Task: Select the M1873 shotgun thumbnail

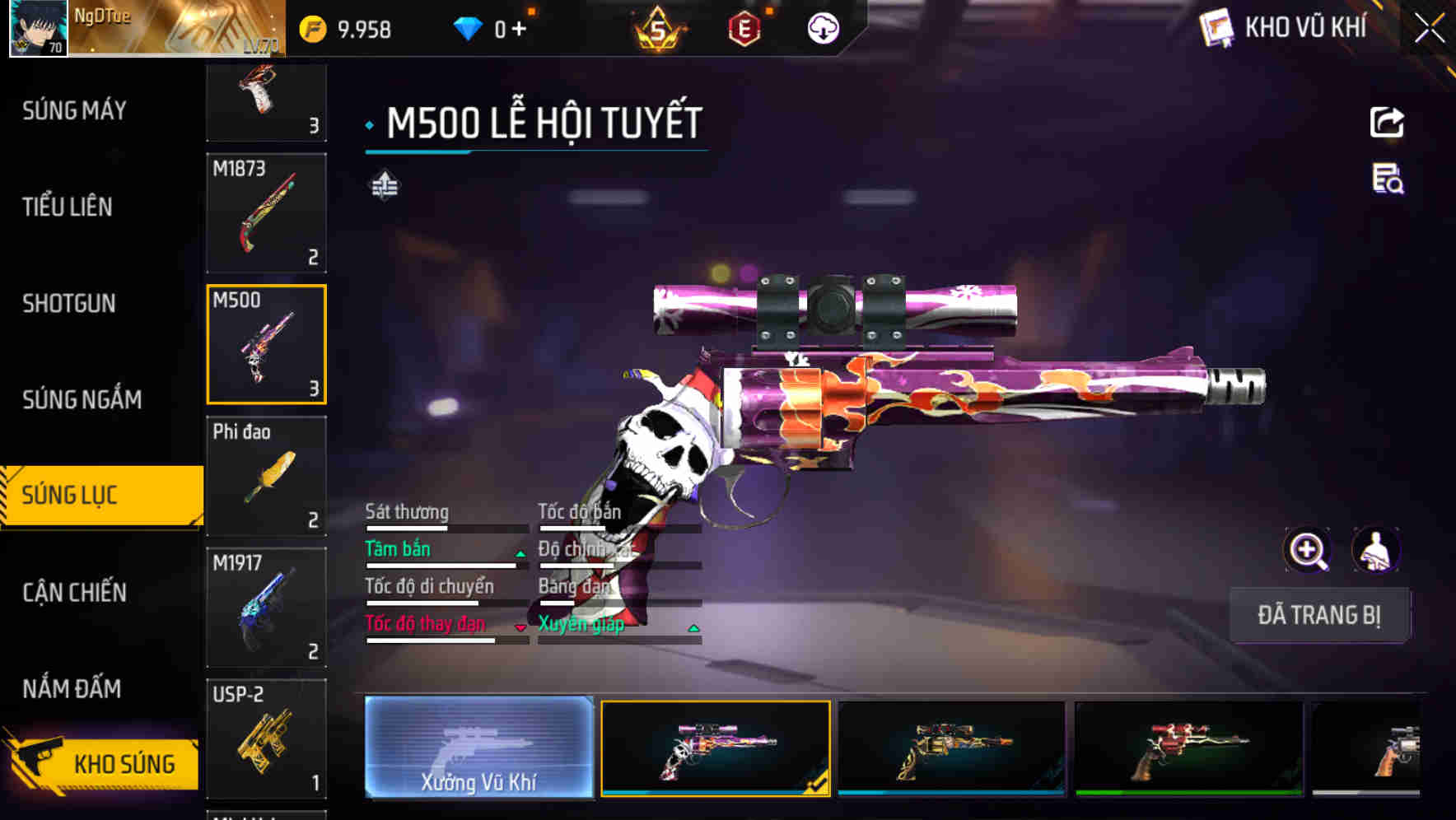Action: [266, 212]
